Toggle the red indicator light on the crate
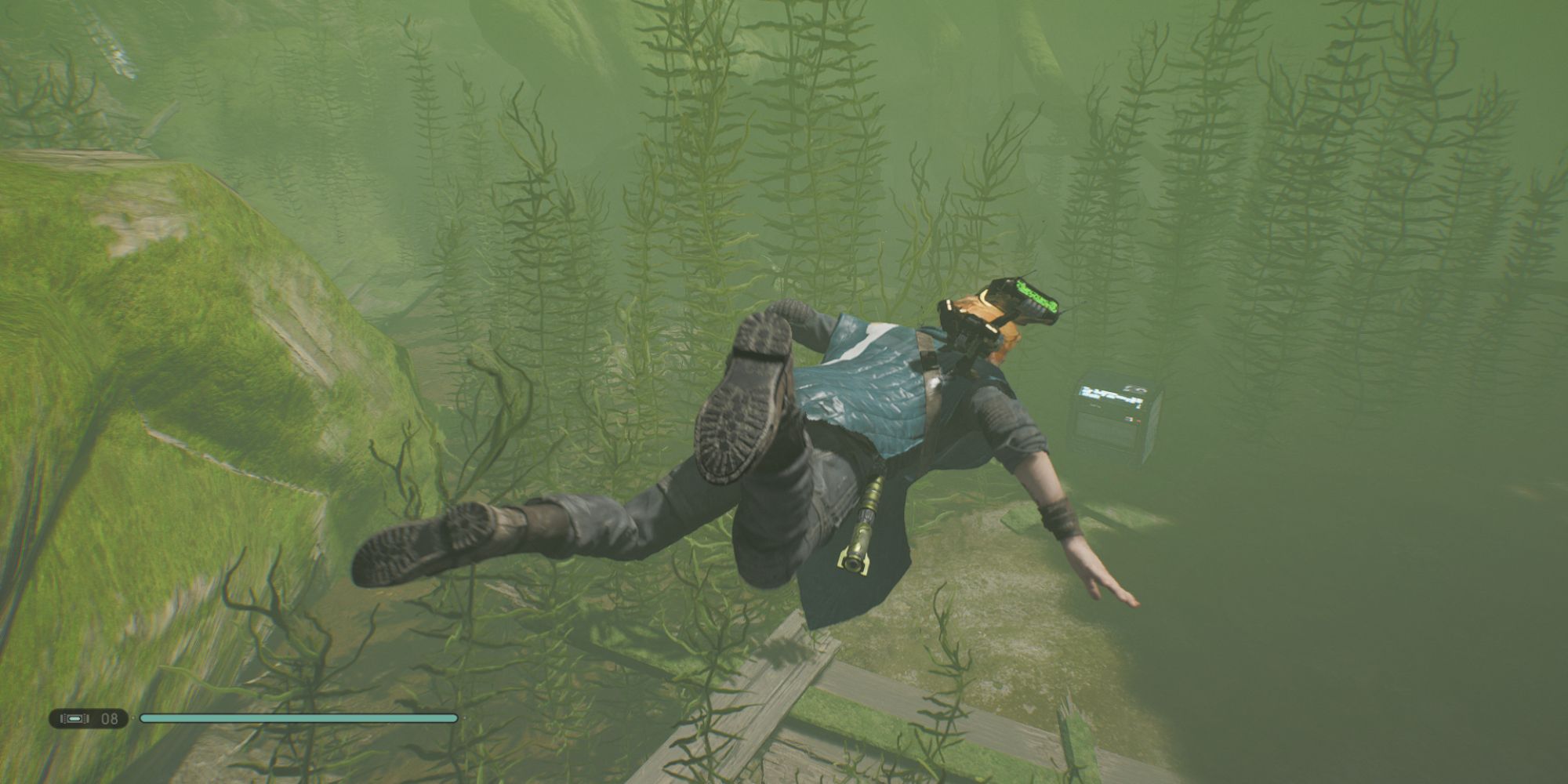This screenshot has width=1568, height=784. 1138,420
